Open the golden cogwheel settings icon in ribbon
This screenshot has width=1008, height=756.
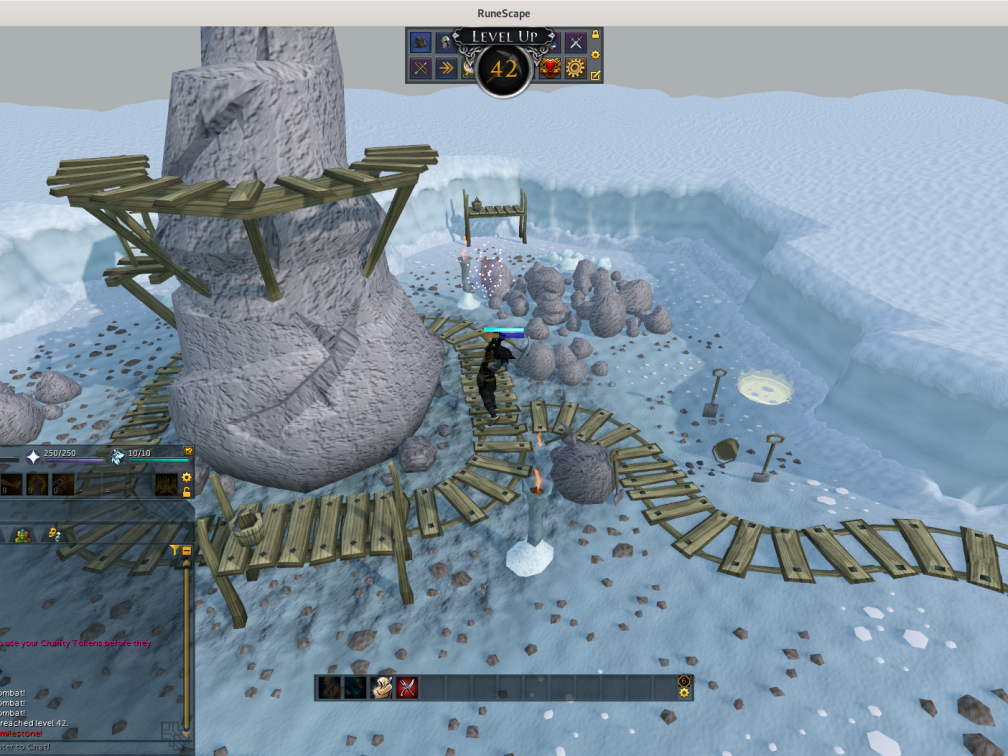coord(575,68)
